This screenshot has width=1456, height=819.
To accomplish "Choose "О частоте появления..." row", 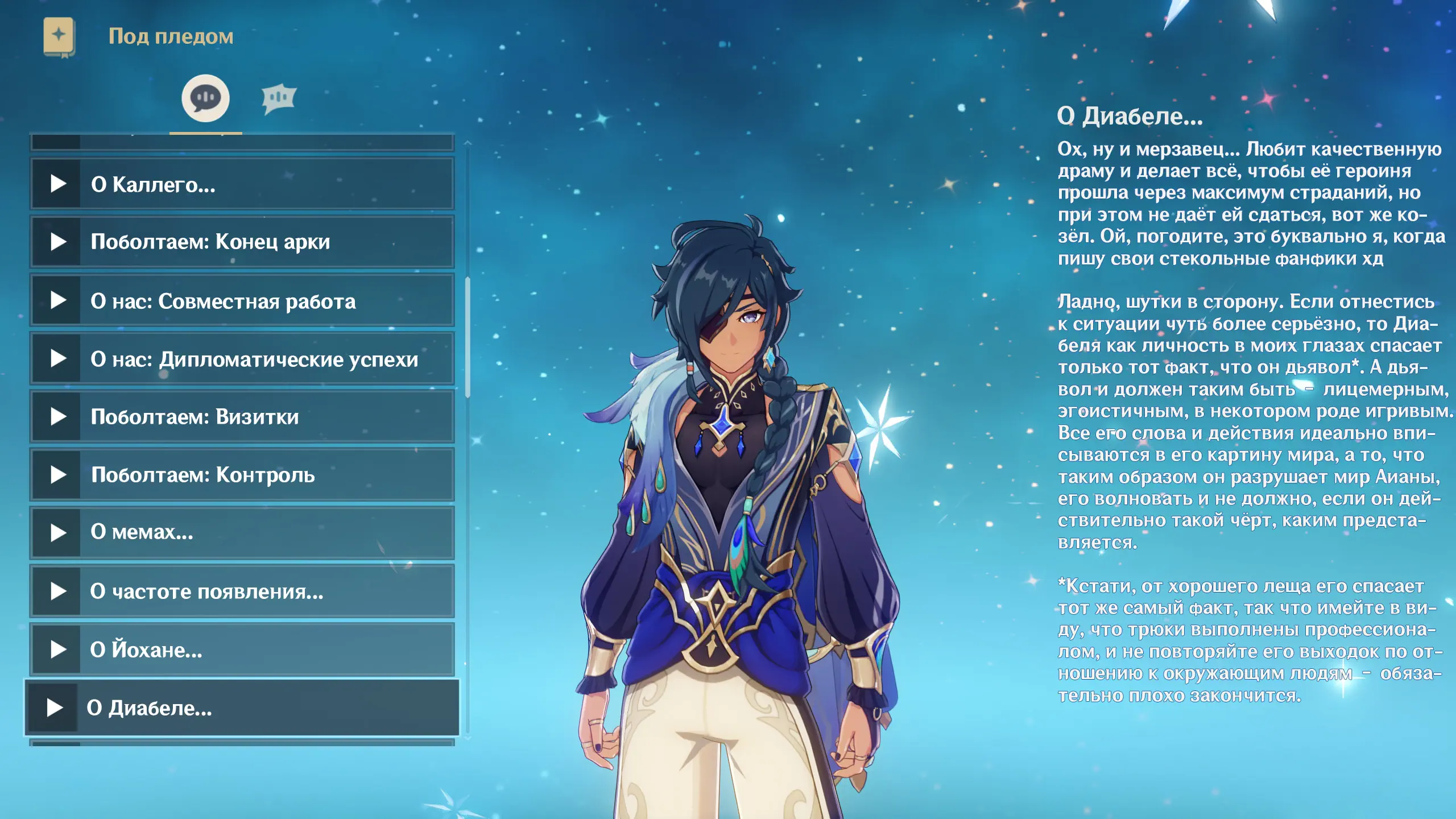I will point(242,591).
